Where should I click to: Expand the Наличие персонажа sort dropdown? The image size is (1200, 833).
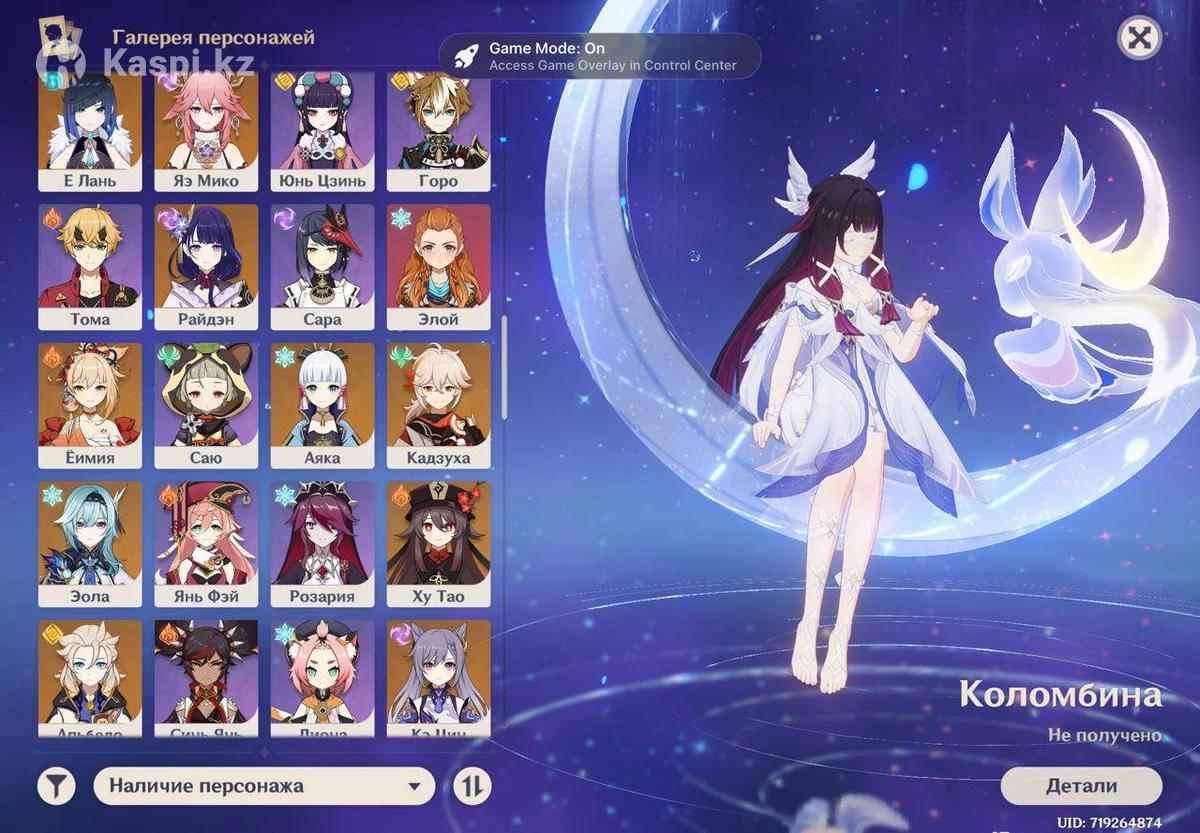(264, 786)
